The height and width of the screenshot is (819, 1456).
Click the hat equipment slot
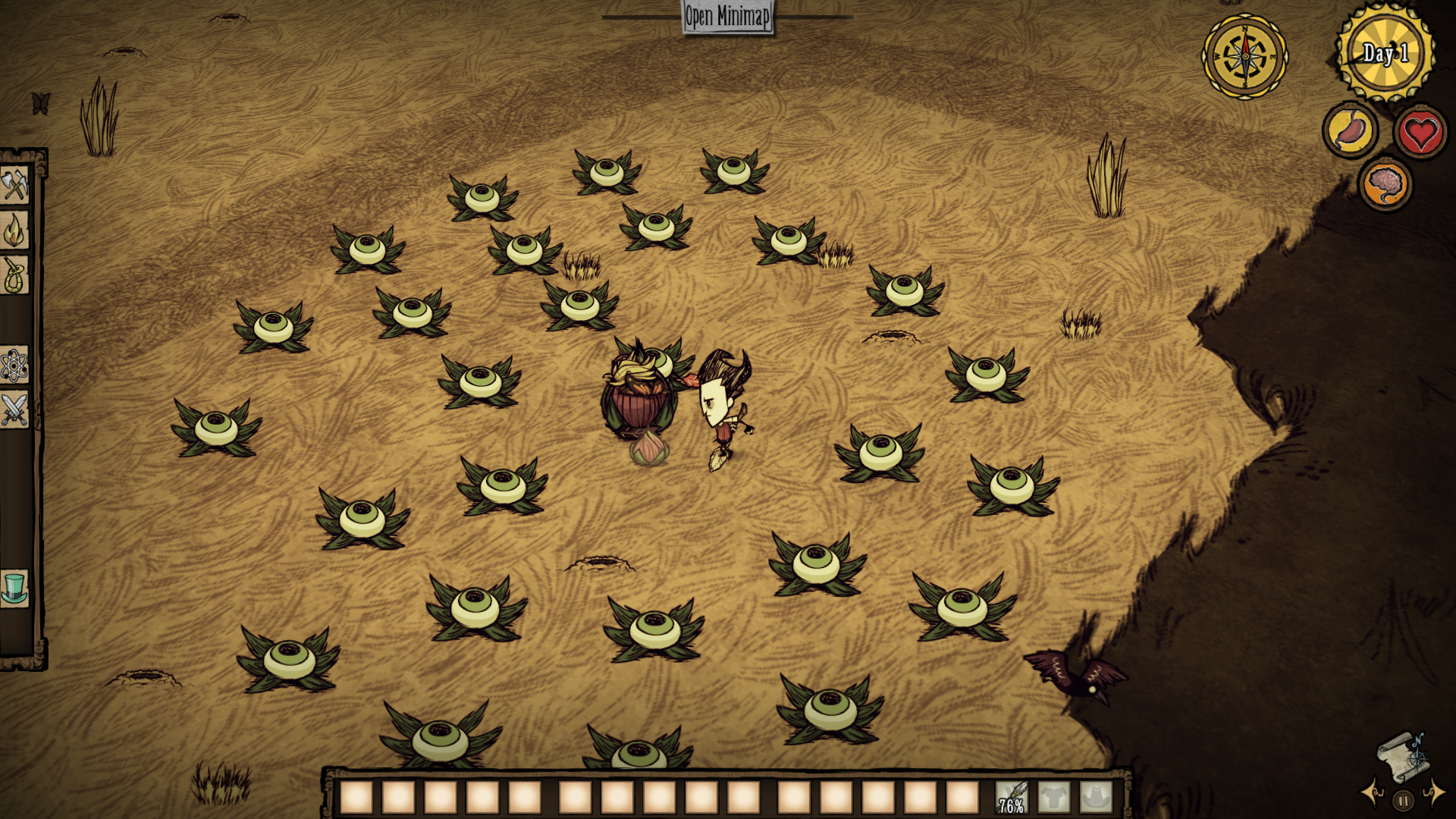1096,798
